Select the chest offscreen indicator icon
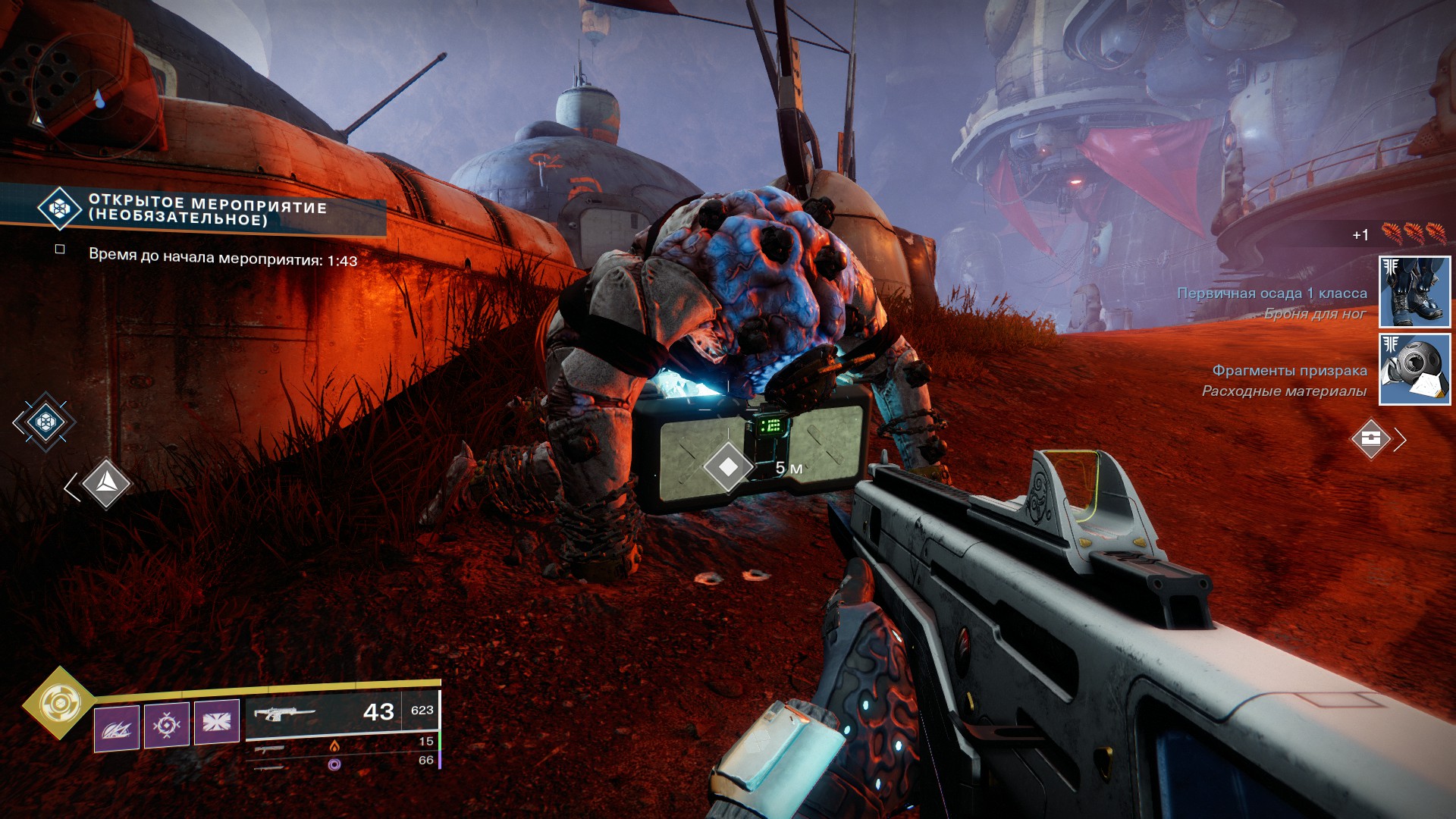 click(x=1371, y=438)
